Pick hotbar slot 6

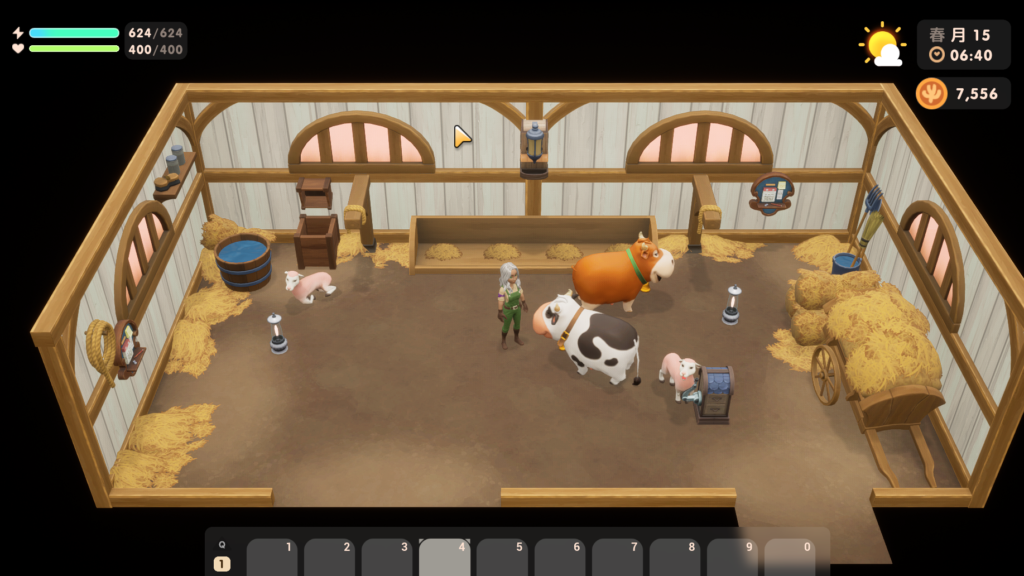560,558
